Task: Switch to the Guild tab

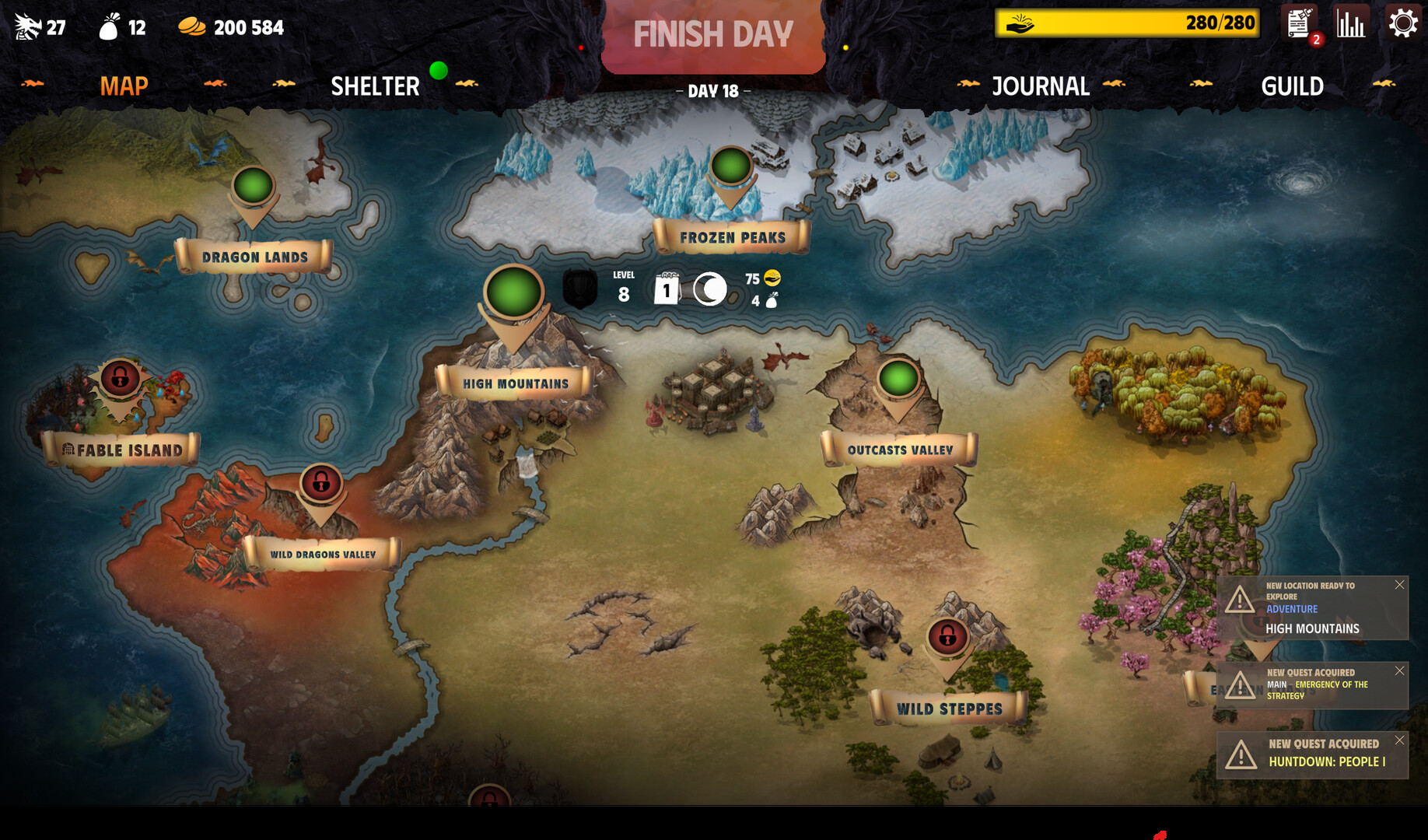Action: [x=1292, y=86]
